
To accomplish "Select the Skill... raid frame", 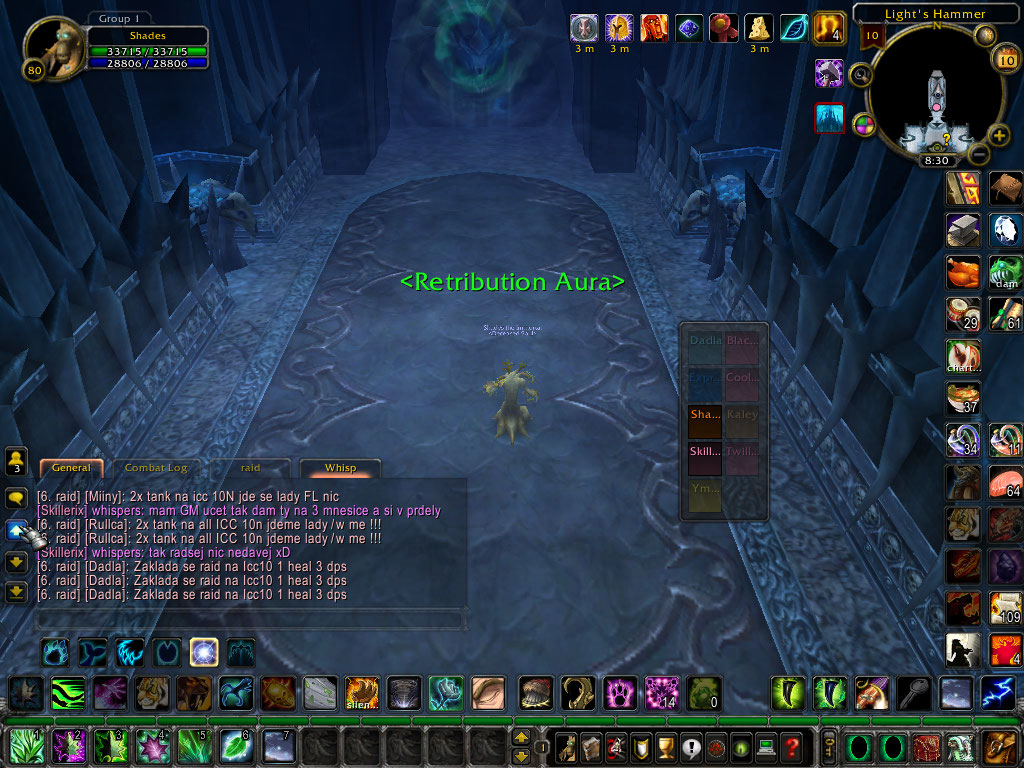I will (x=705, y=451).
